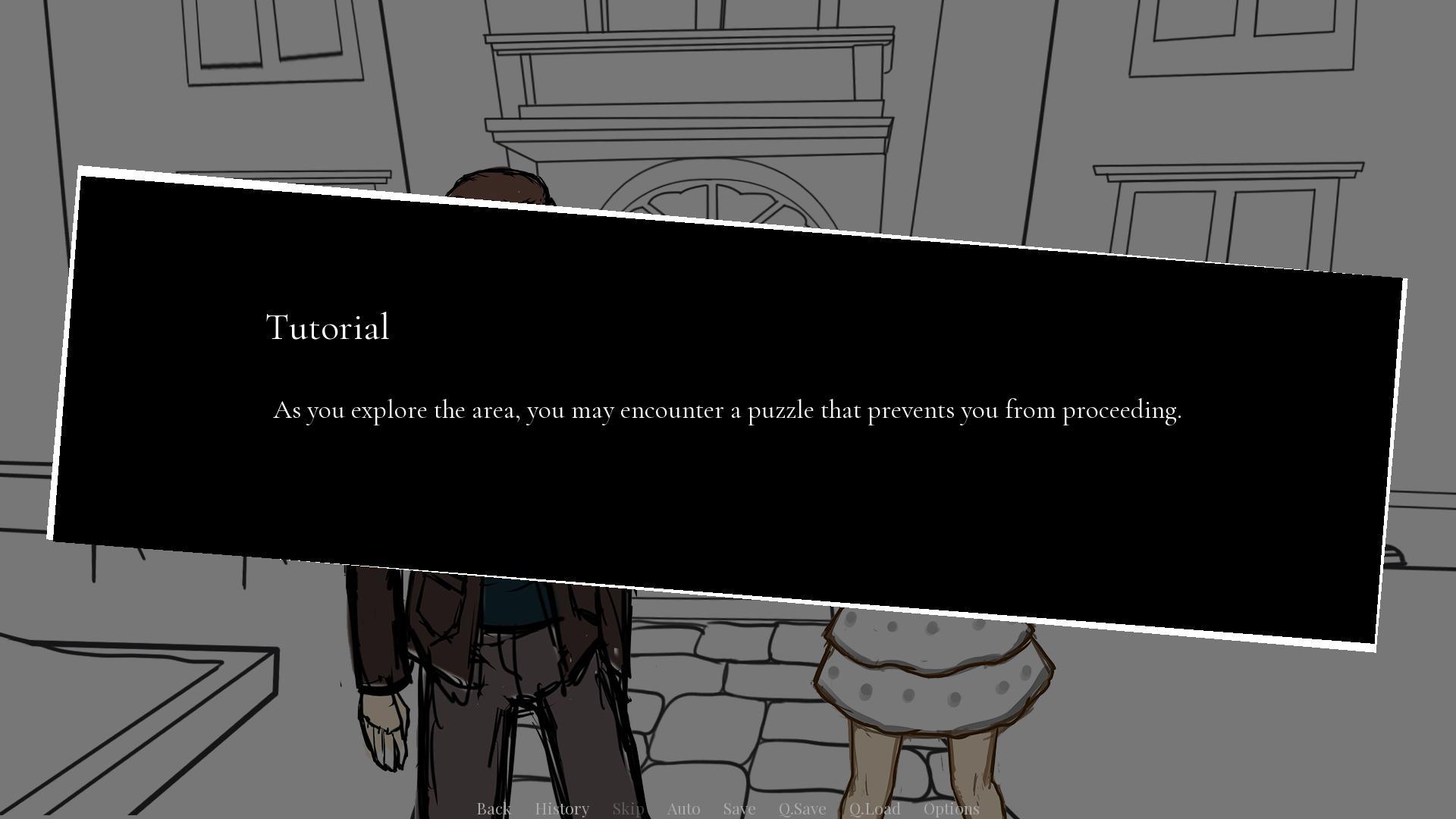The height and width of the screenshot is (819, 1456).
Task: Click the Tutorial heading
Action: (x=327, y=328)
